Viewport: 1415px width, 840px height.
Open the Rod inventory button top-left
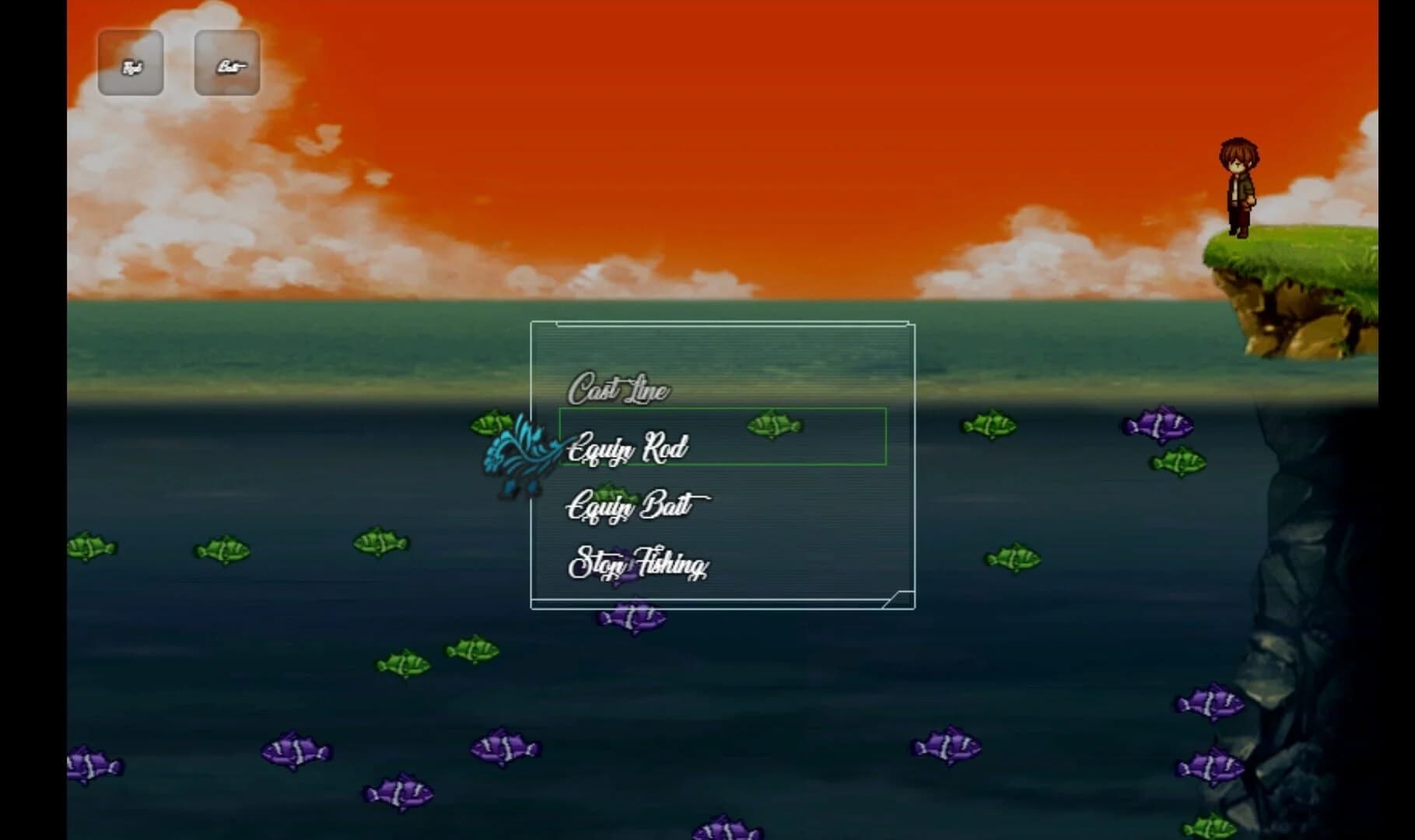click(x=131, y=65)
